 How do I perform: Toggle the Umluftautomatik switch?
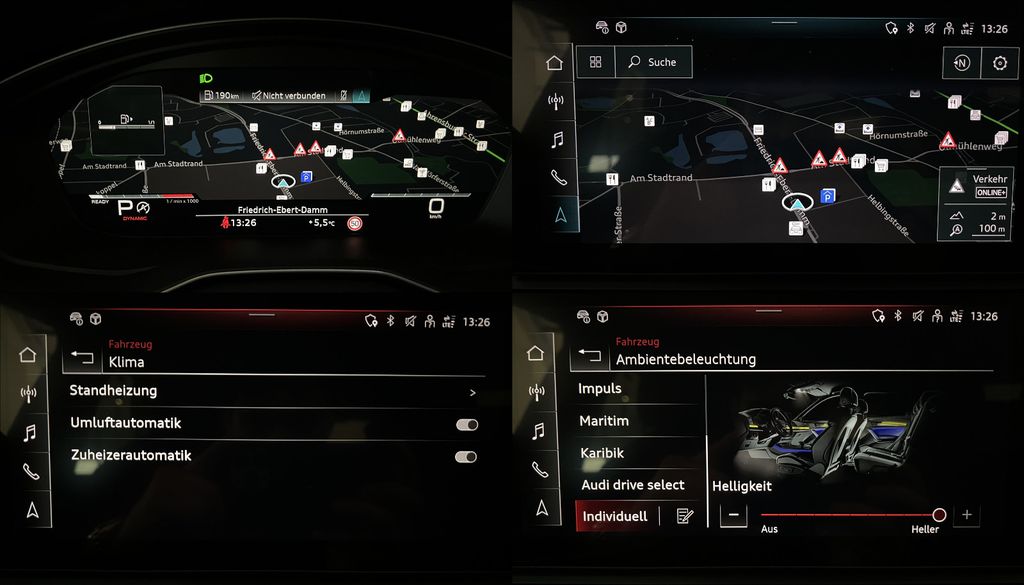466,424
